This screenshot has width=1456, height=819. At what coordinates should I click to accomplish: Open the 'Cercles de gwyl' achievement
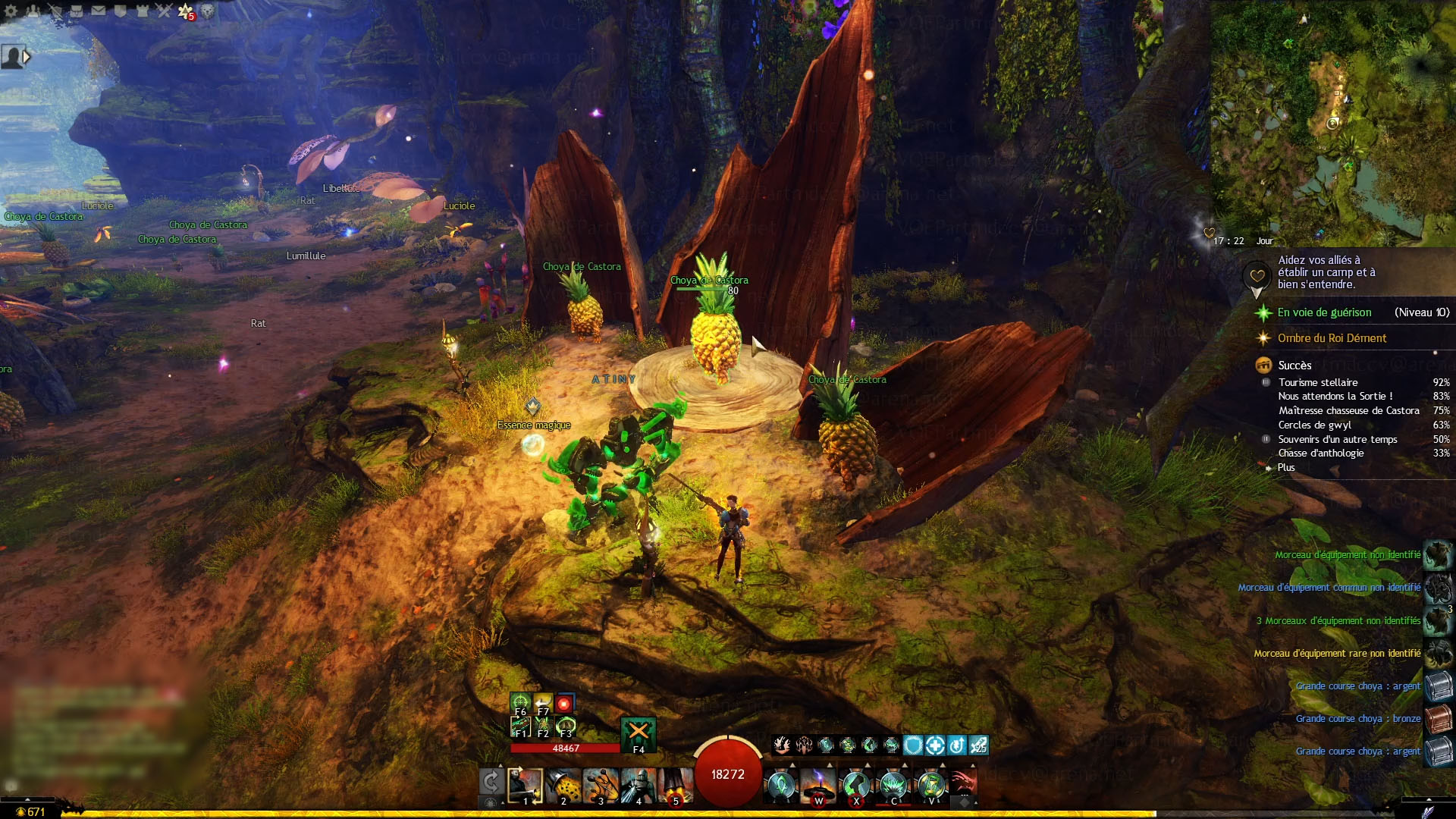point(1314,425)
